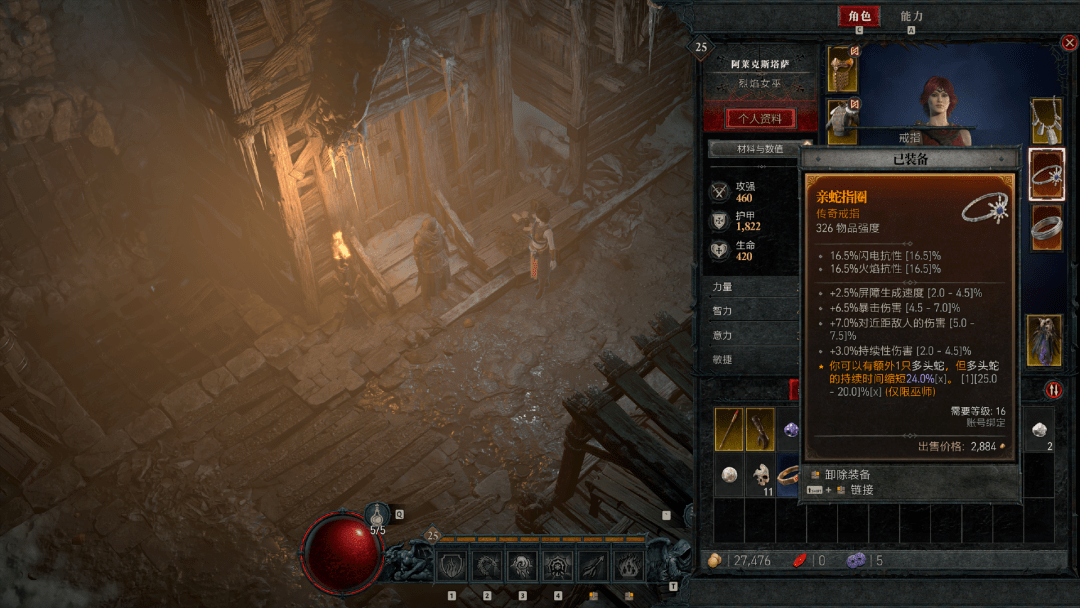
Task: Activate the arrow bolt skill
Action: (x=592, y=566)
